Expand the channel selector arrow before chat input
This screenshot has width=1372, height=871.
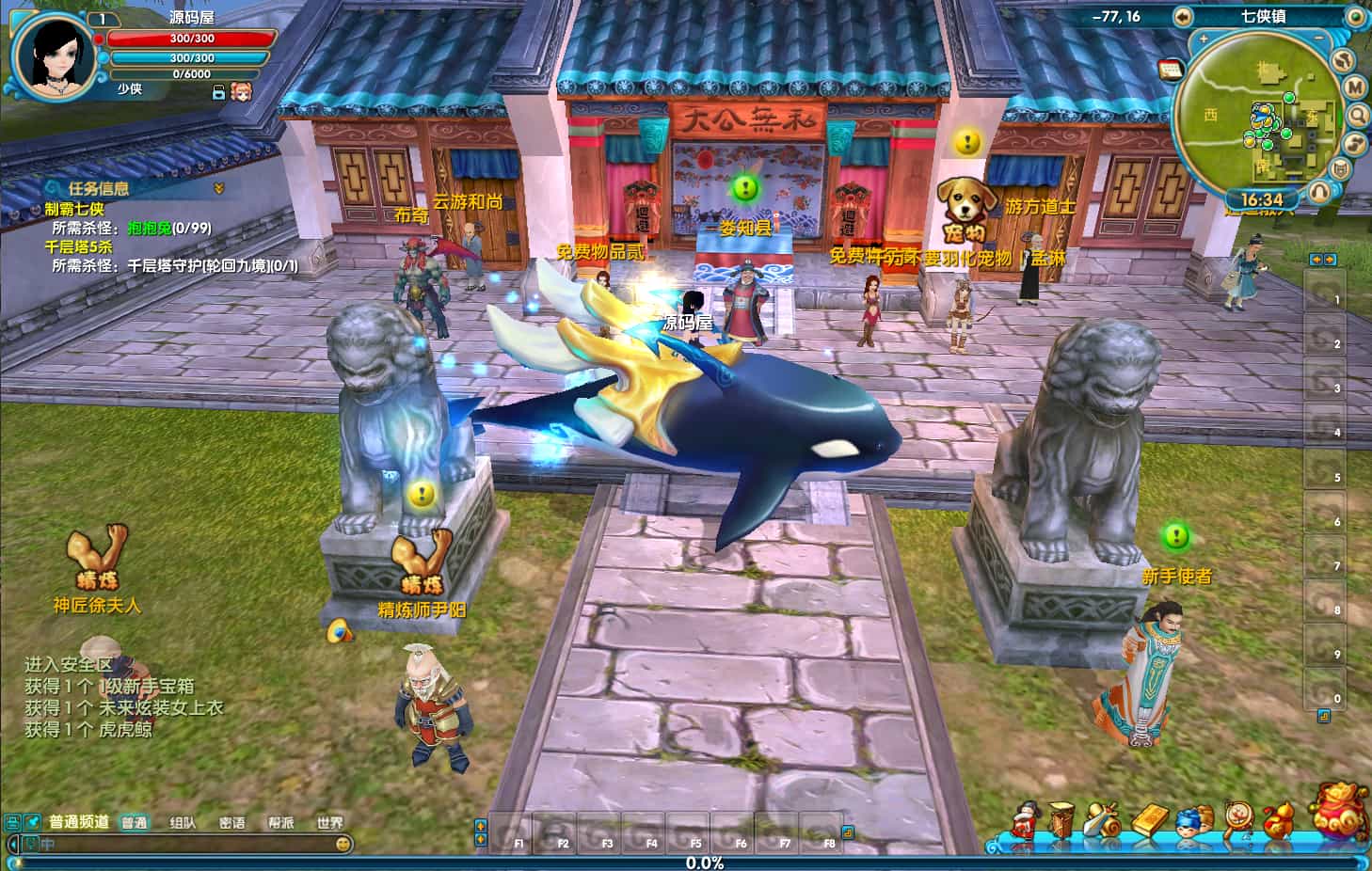(13, 845)
